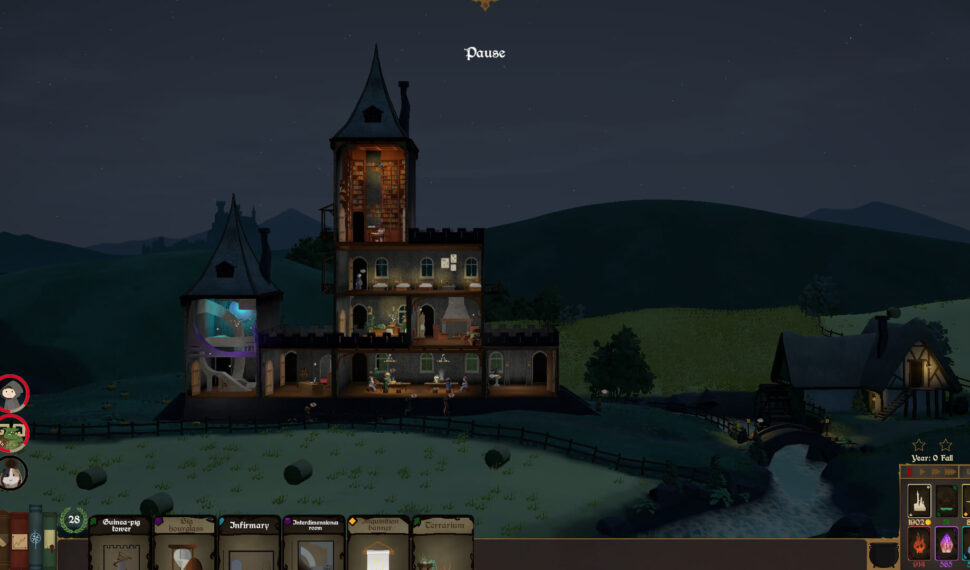Select the Guinea-pig tower card
The height and width of the screenshot is (570, 970).
(x=118, y=543)
